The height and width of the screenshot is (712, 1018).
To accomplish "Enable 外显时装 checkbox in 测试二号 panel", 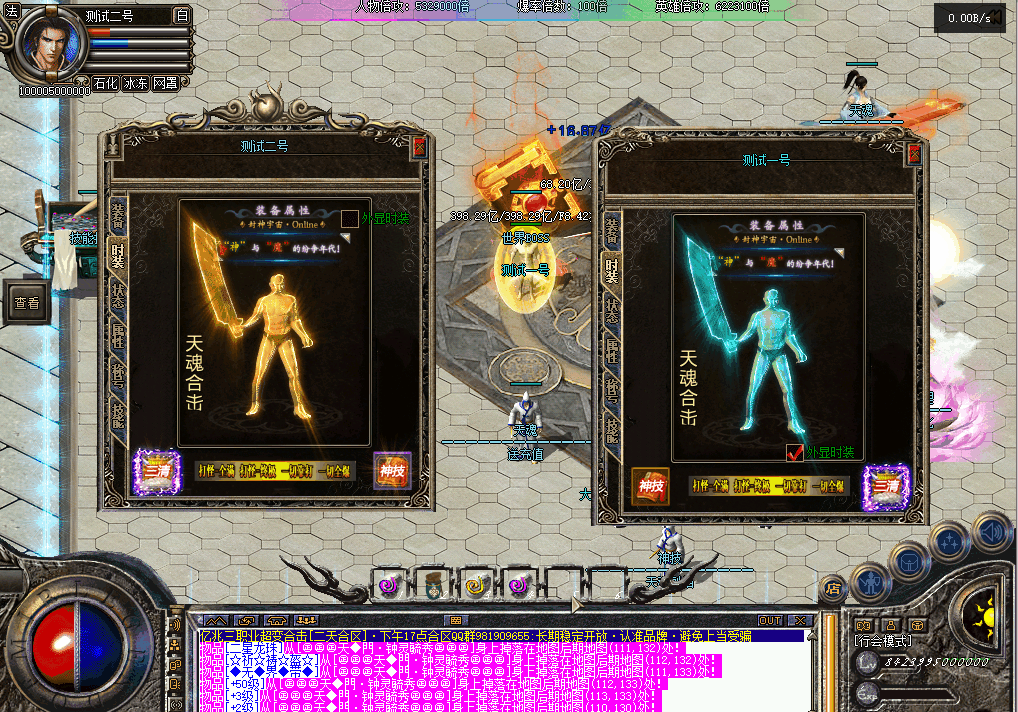I will tap(349, 218).
